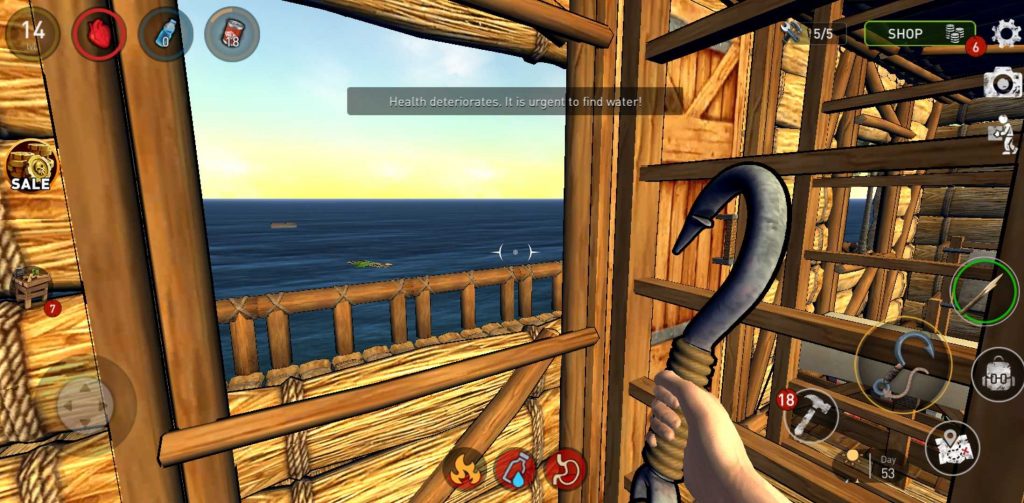Open the SHOP with the coins icon
Screen dimensions: 1024x503
pos(918,34)
